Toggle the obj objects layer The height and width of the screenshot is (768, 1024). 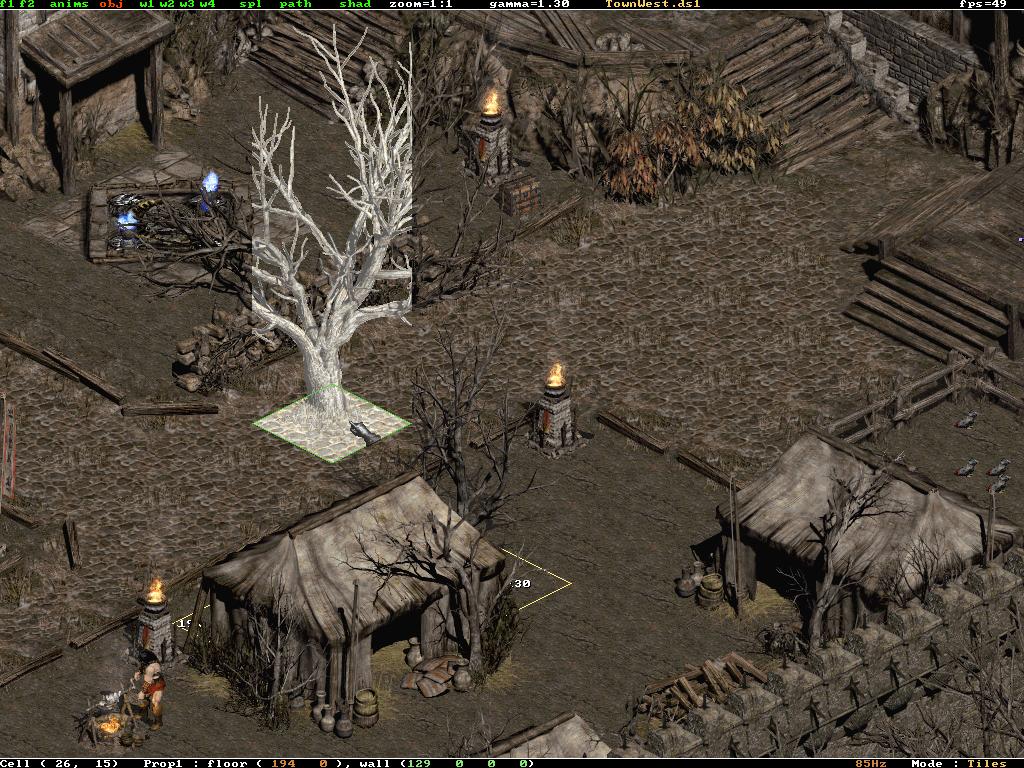[111, 4]
